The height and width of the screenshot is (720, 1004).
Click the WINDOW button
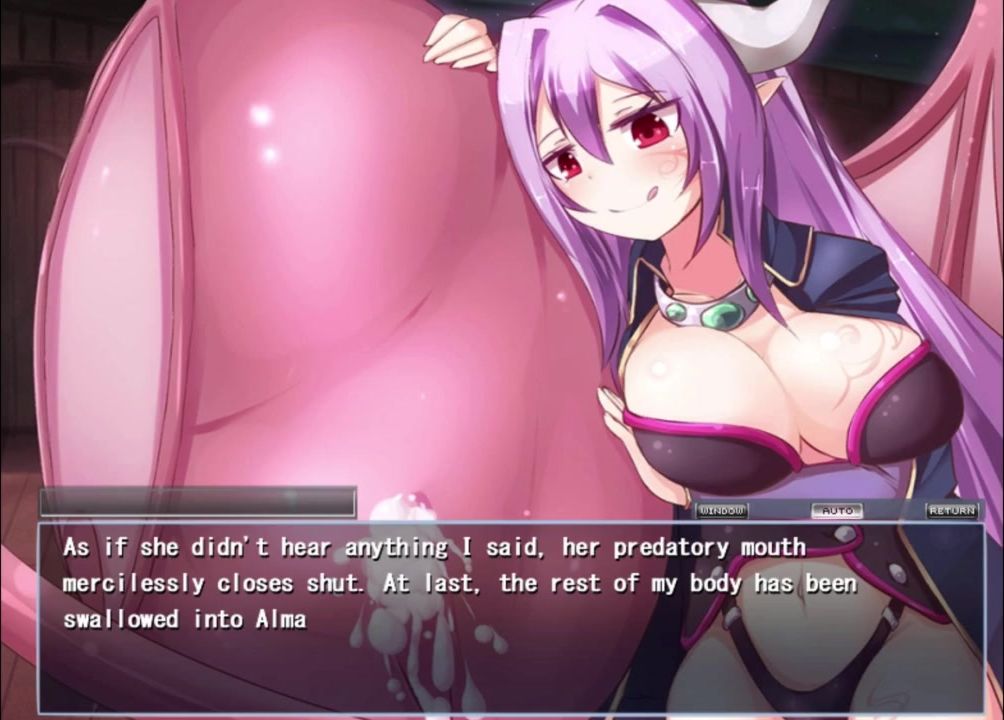coord(722,511)
